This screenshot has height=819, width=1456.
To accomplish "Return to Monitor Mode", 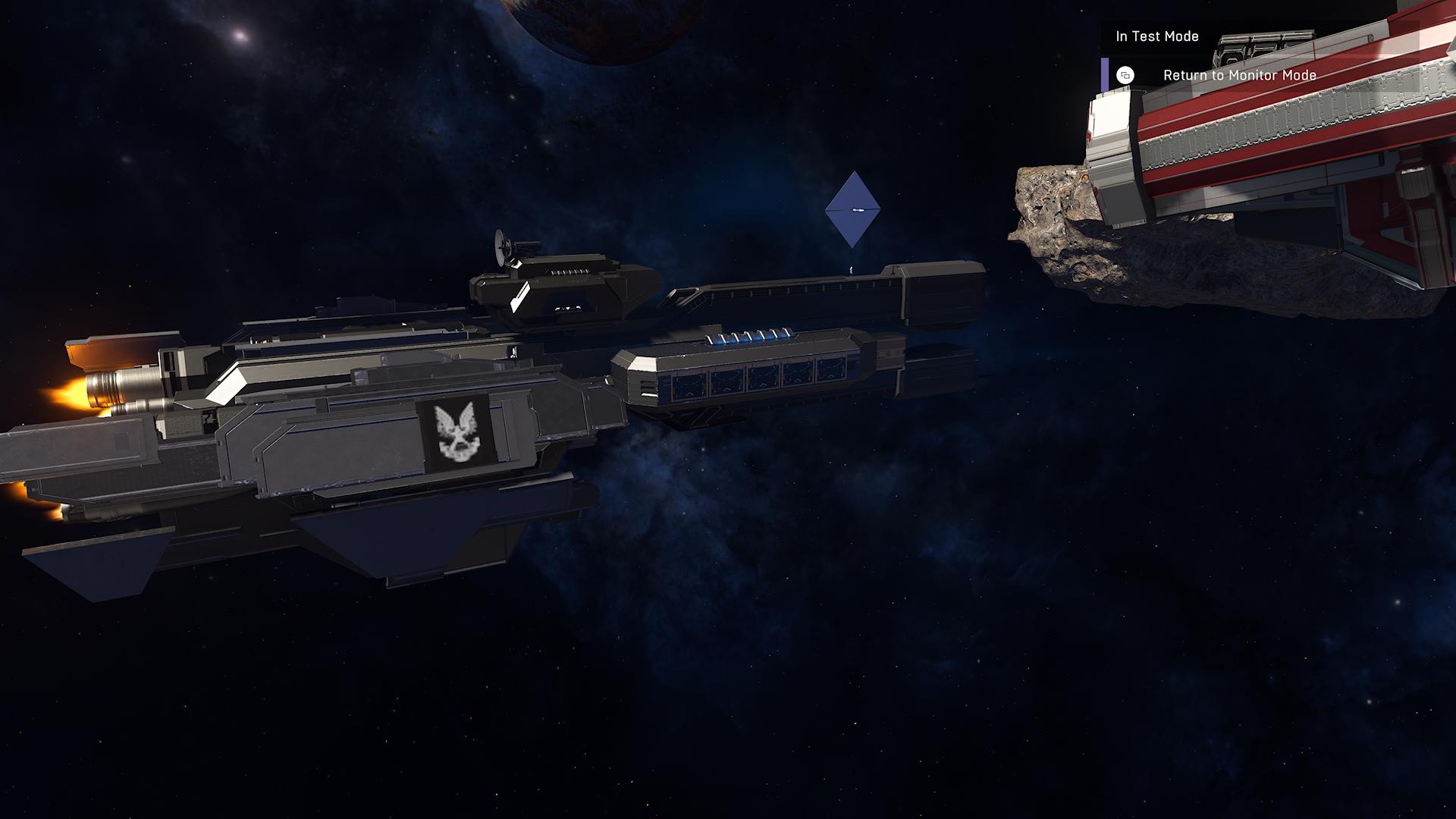I will pos(1238,75).
